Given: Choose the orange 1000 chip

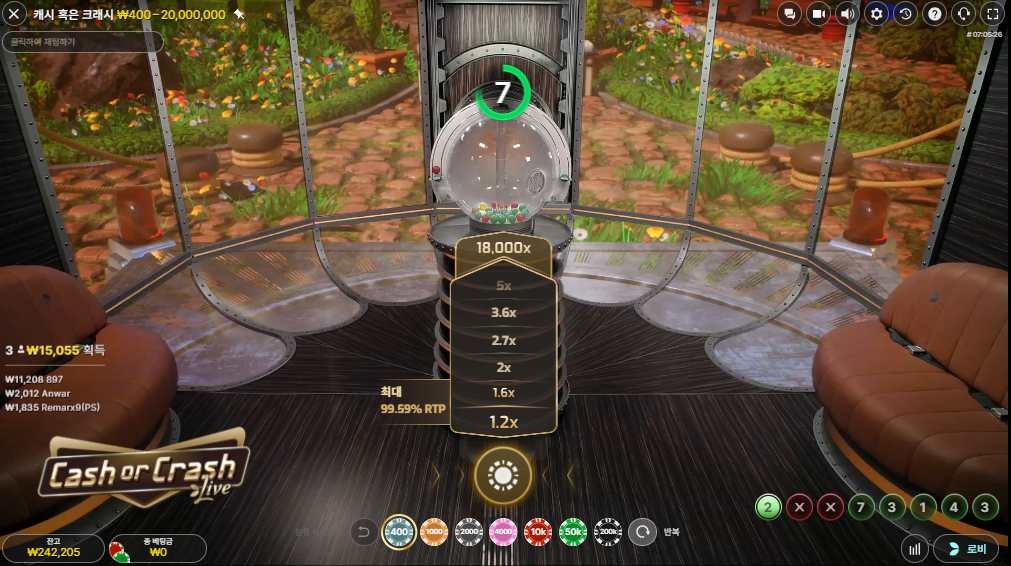Looking at the screenshot, I should point(434,532).
